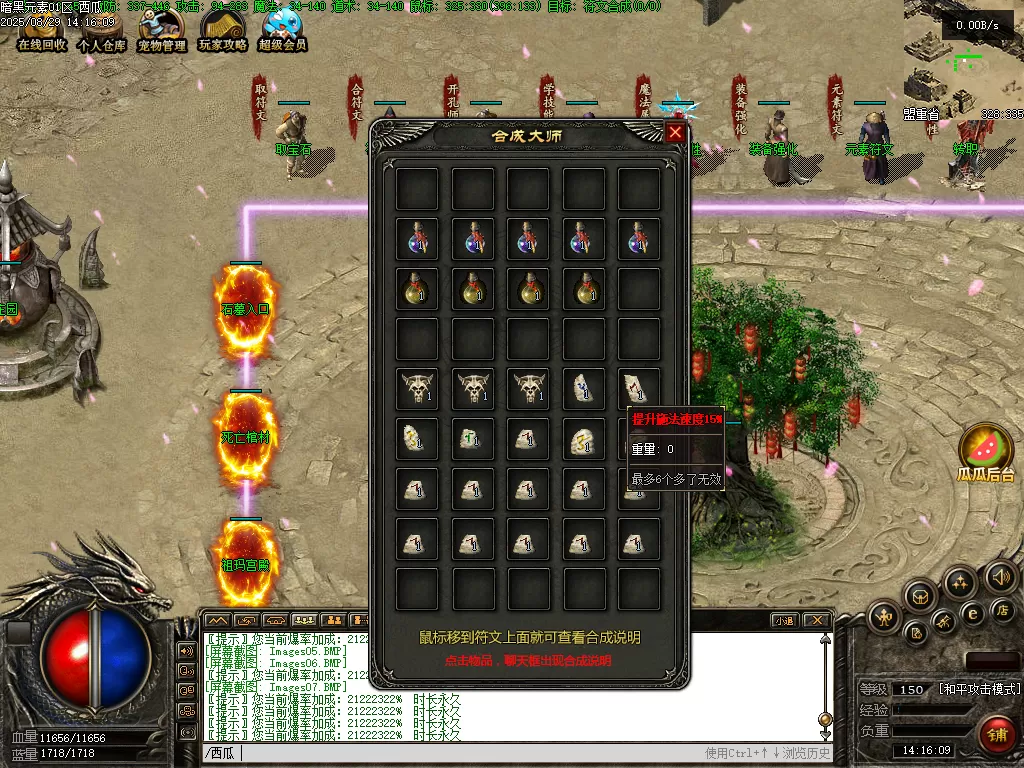
Task: Open the three-star skills round button
Action: (959, 583)
